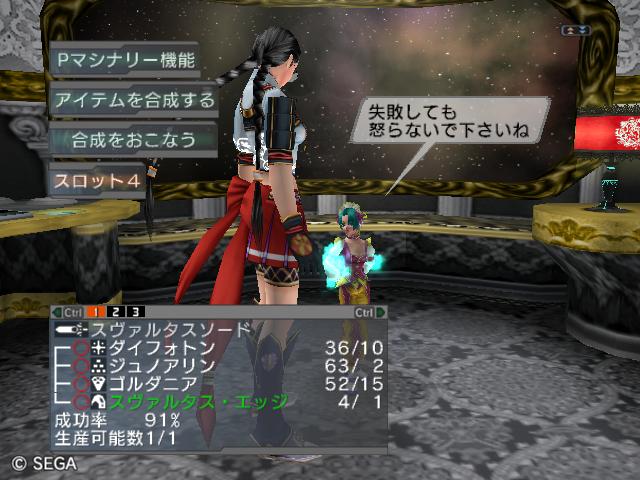The image size is (640, 480).
Task: Toggle the small chat-size button at top right
Action: pyautogui.click(x=577, y=30)
